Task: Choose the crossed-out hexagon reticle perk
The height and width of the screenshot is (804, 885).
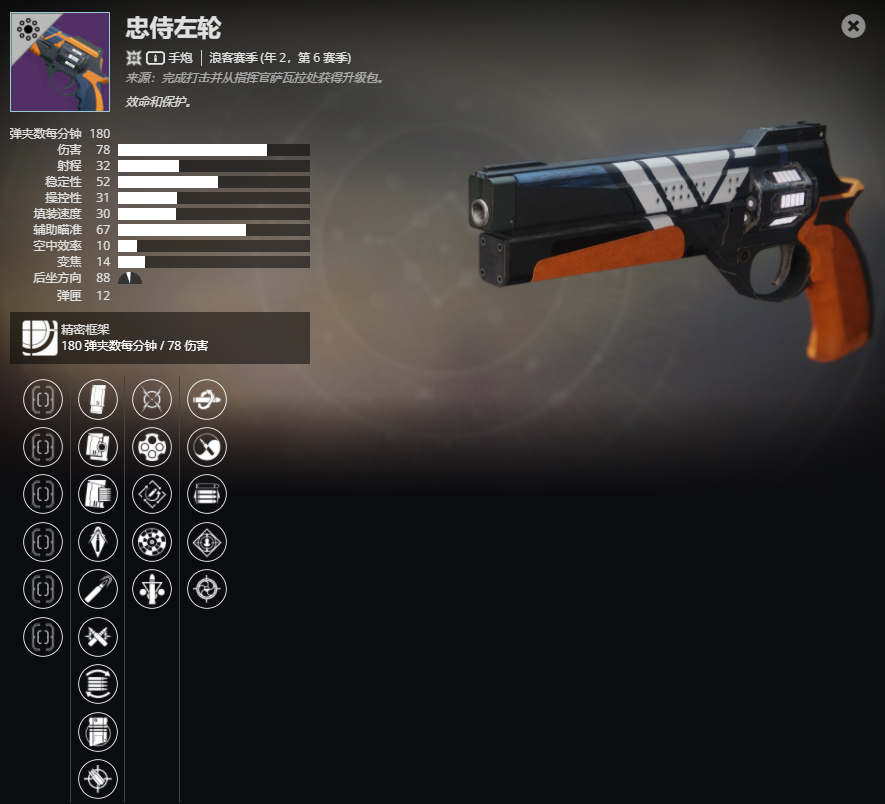Action: pos(152,400)
